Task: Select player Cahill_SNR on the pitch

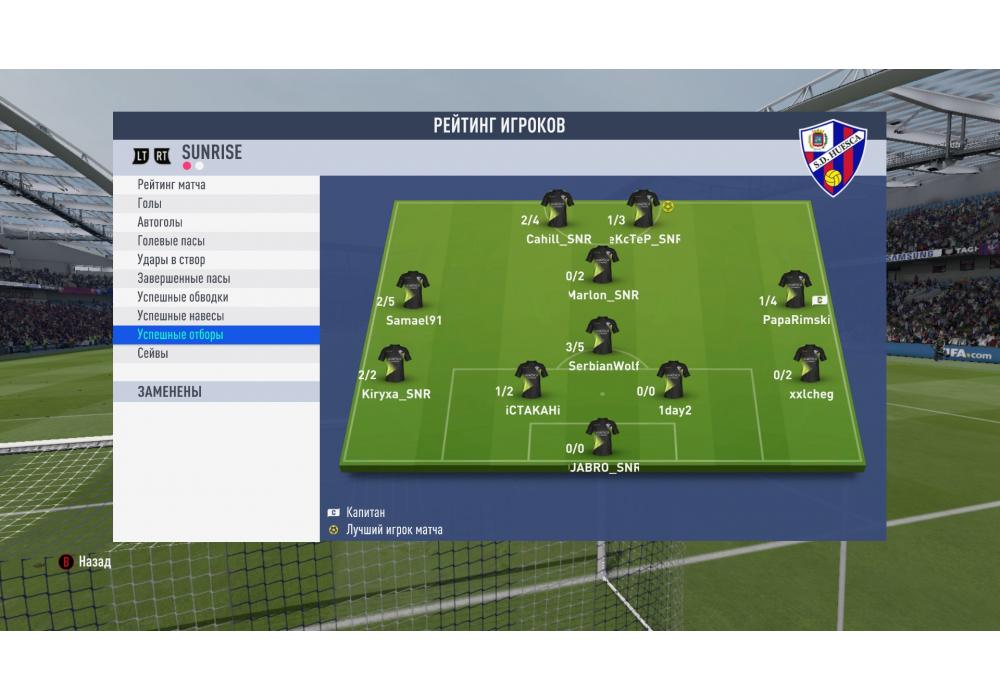Action: pos(557,209)
